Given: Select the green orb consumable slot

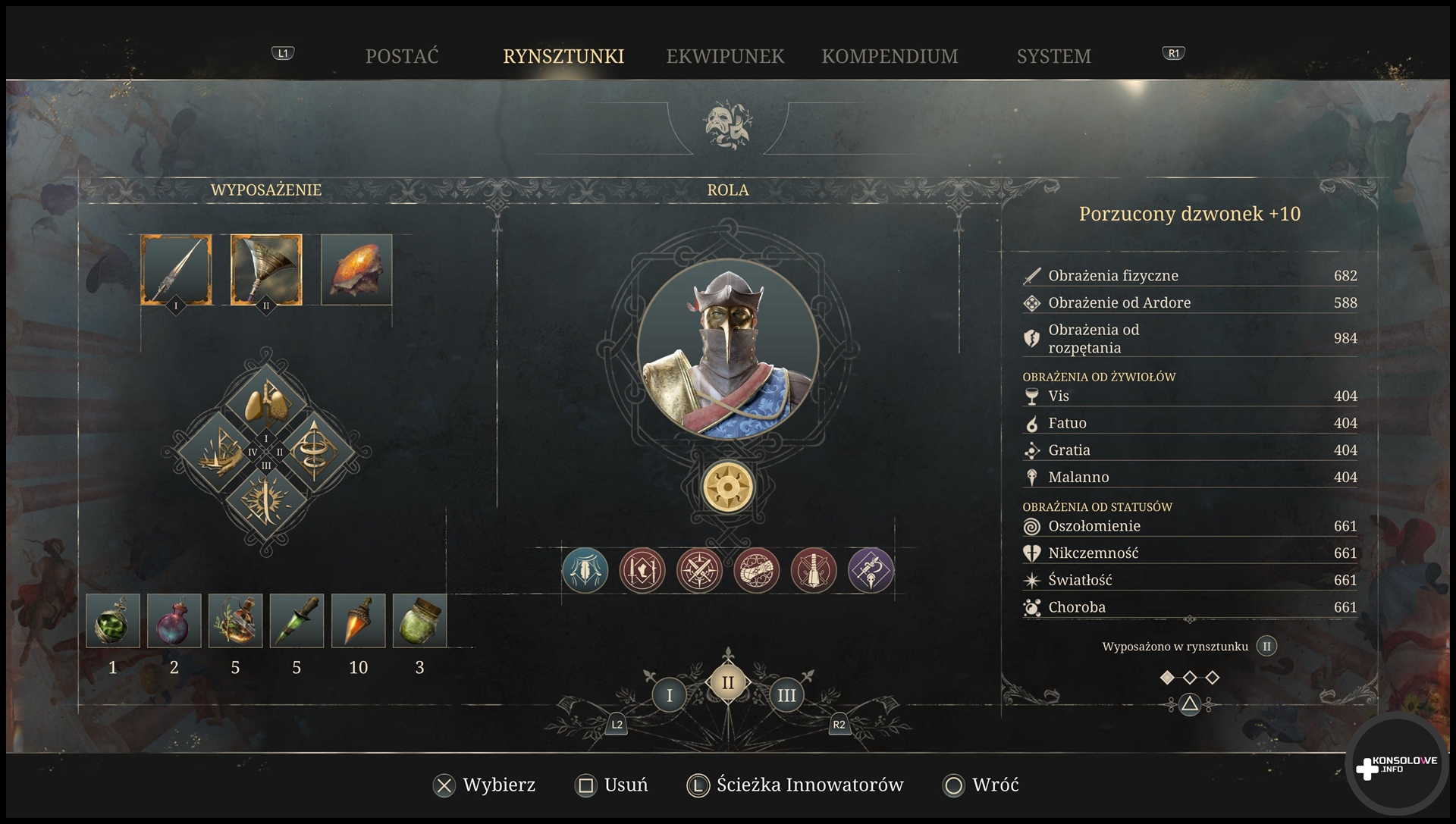Looking at the screenshot, I should tap(113, 621).
